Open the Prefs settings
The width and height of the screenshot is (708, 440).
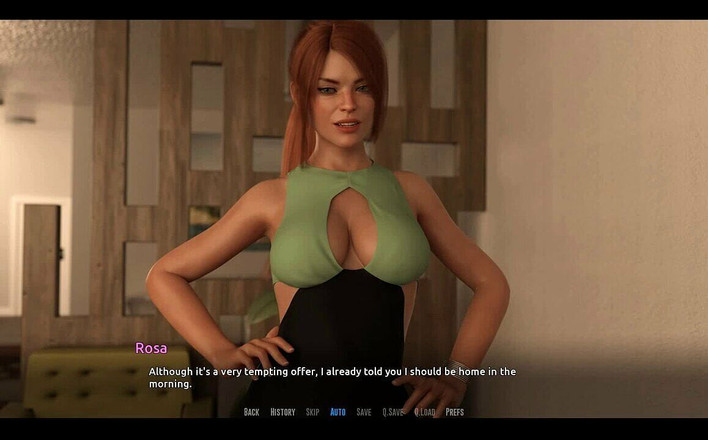455,412
